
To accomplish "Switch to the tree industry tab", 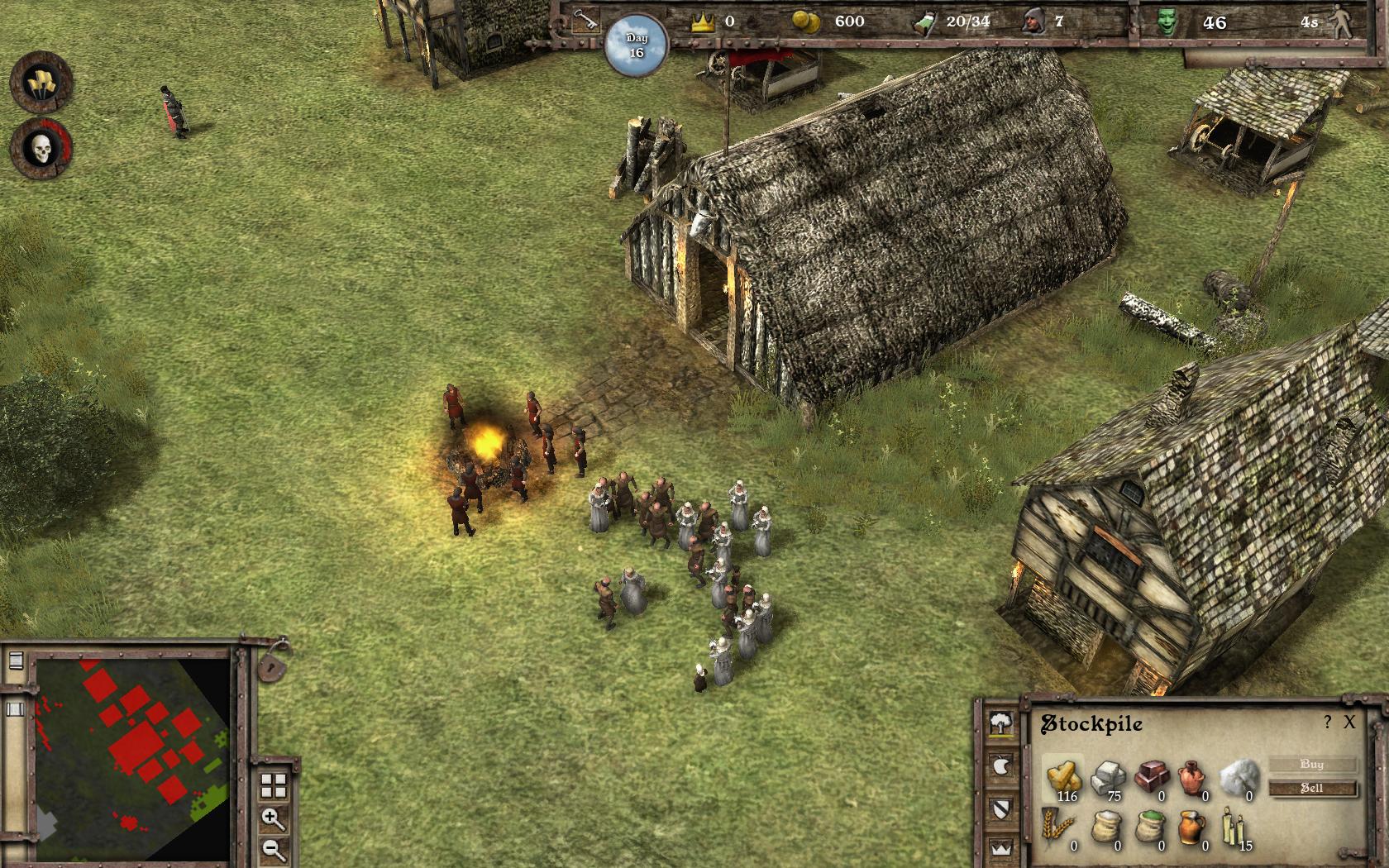I will click(x=1003, y=724).
